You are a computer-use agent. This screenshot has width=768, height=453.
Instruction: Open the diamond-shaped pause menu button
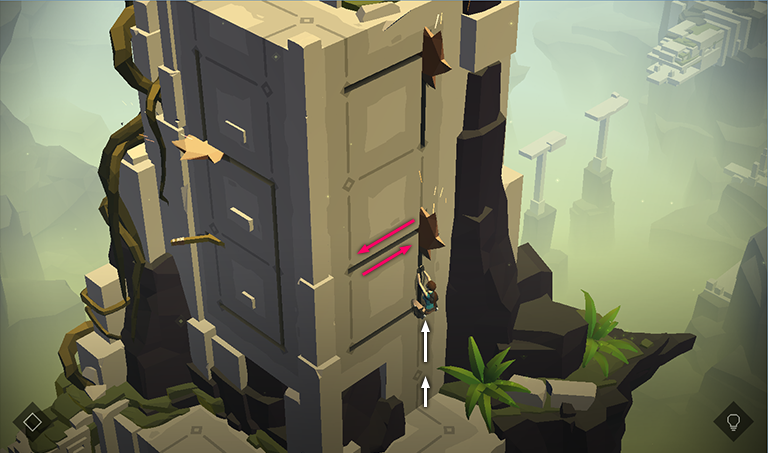click(x=33, y=421)
